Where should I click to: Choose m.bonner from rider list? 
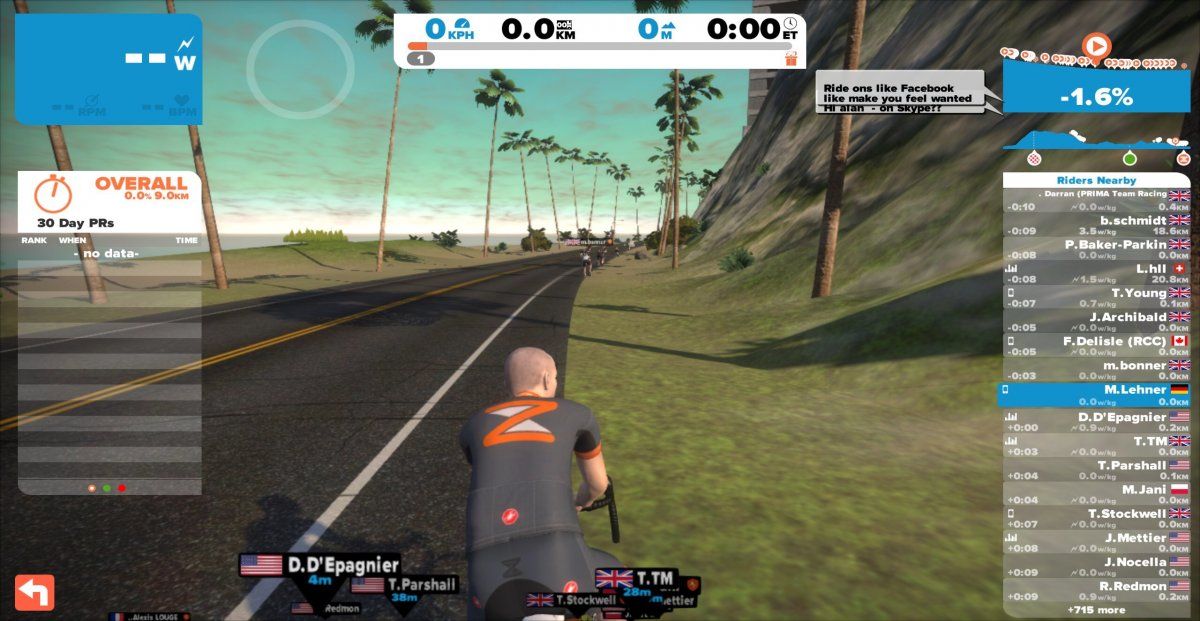1097,370
